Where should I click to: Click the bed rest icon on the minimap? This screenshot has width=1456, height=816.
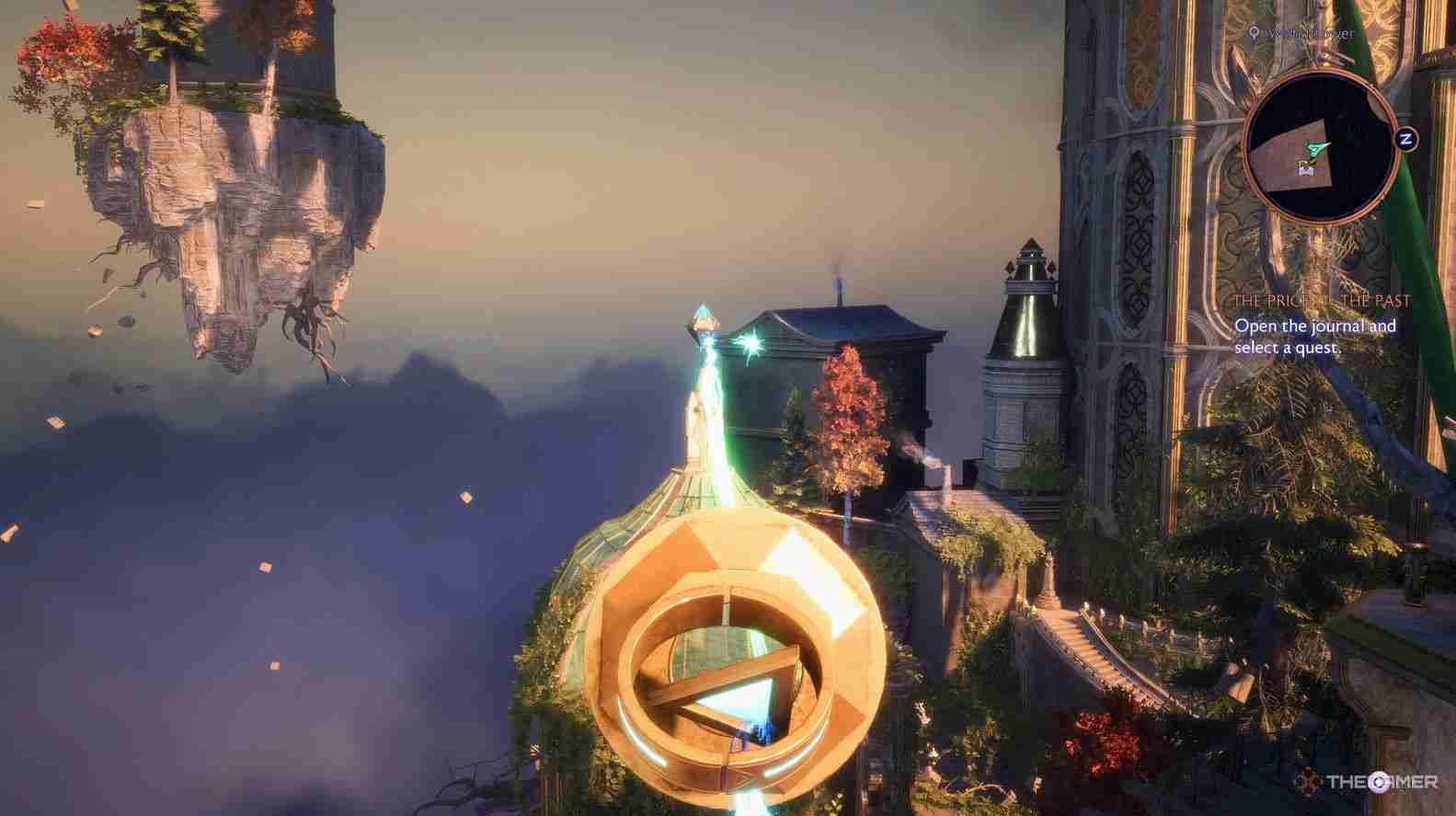click(x=1304, y=169)
